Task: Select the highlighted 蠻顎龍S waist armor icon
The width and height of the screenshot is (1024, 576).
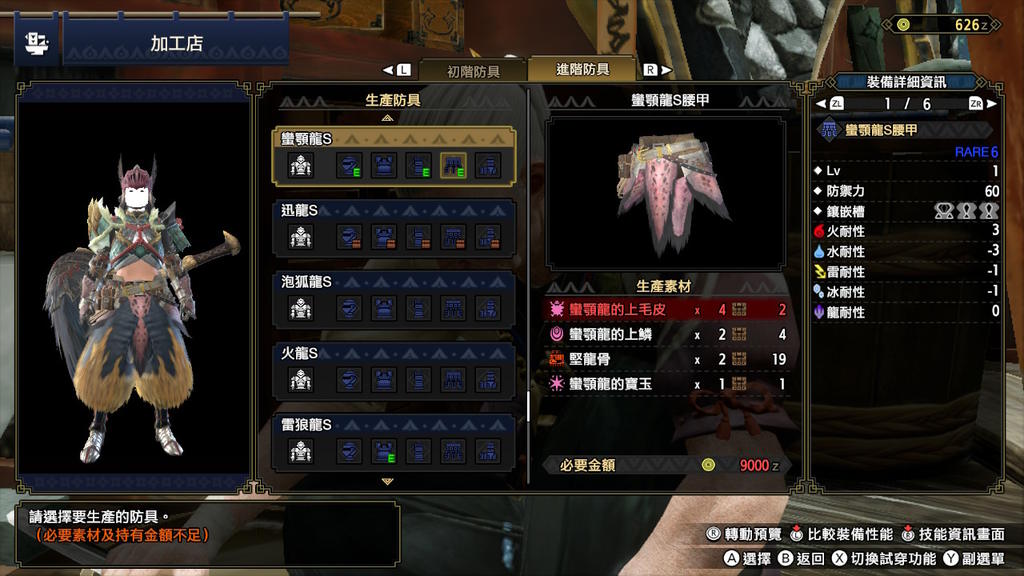Action: click(x=455, y=166)
